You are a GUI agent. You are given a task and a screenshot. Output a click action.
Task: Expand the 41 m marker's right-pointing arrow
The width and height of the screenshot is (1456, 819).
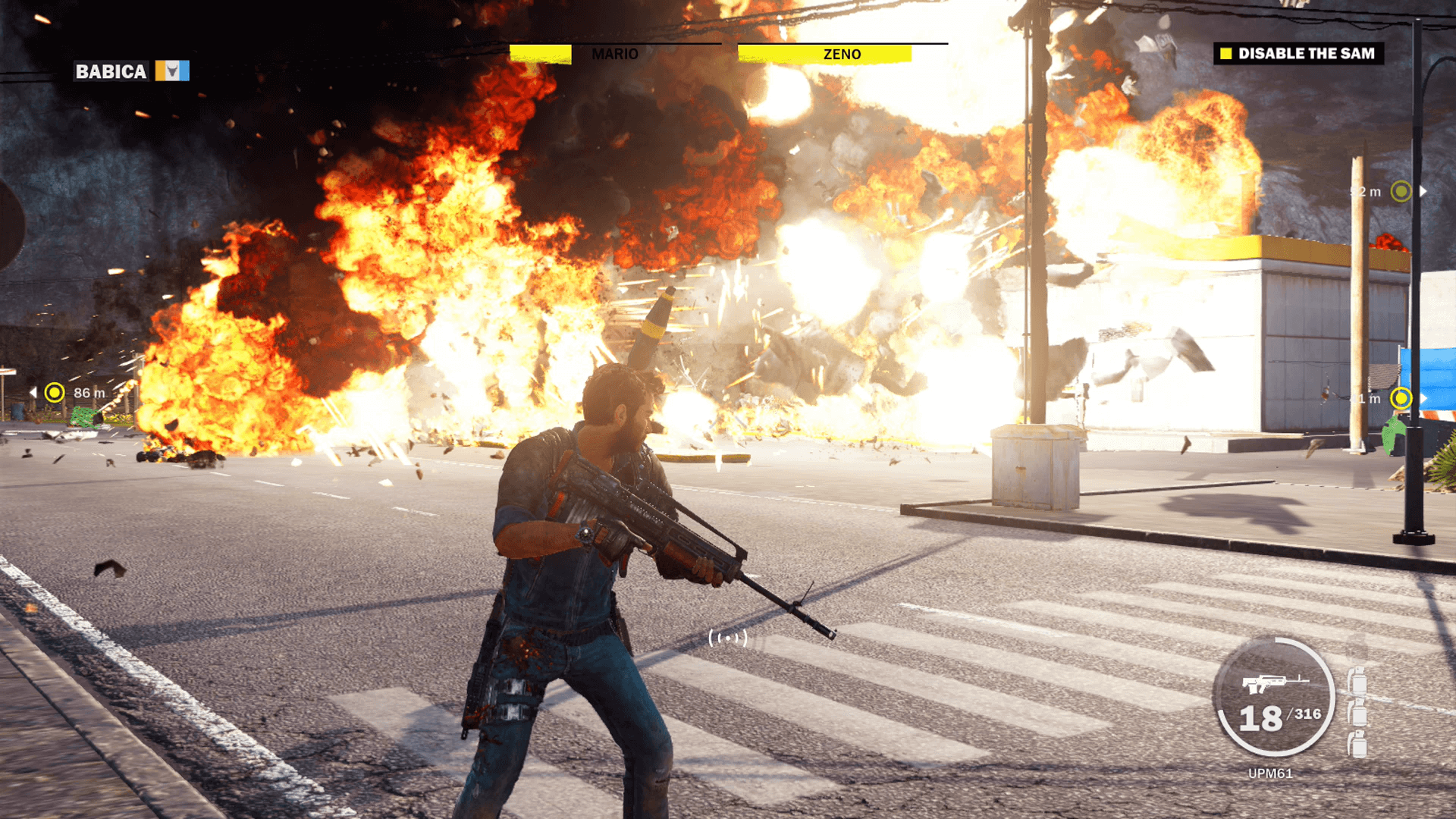pos(1423,398)
